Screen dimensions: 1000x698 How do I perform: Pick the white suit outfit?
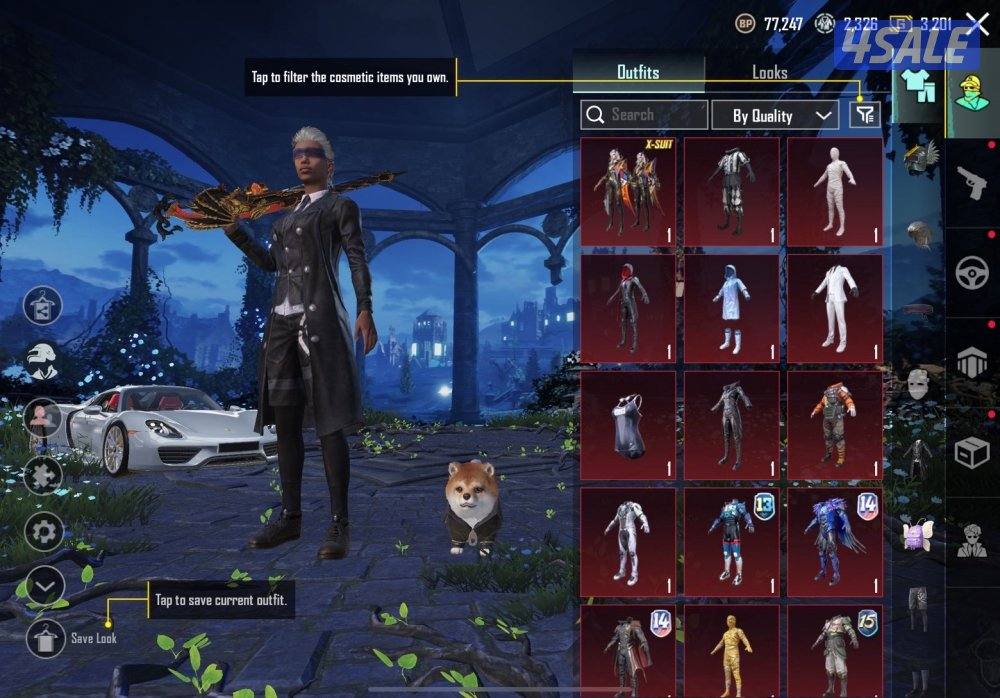pyautogui.click(x=834, y=308)
